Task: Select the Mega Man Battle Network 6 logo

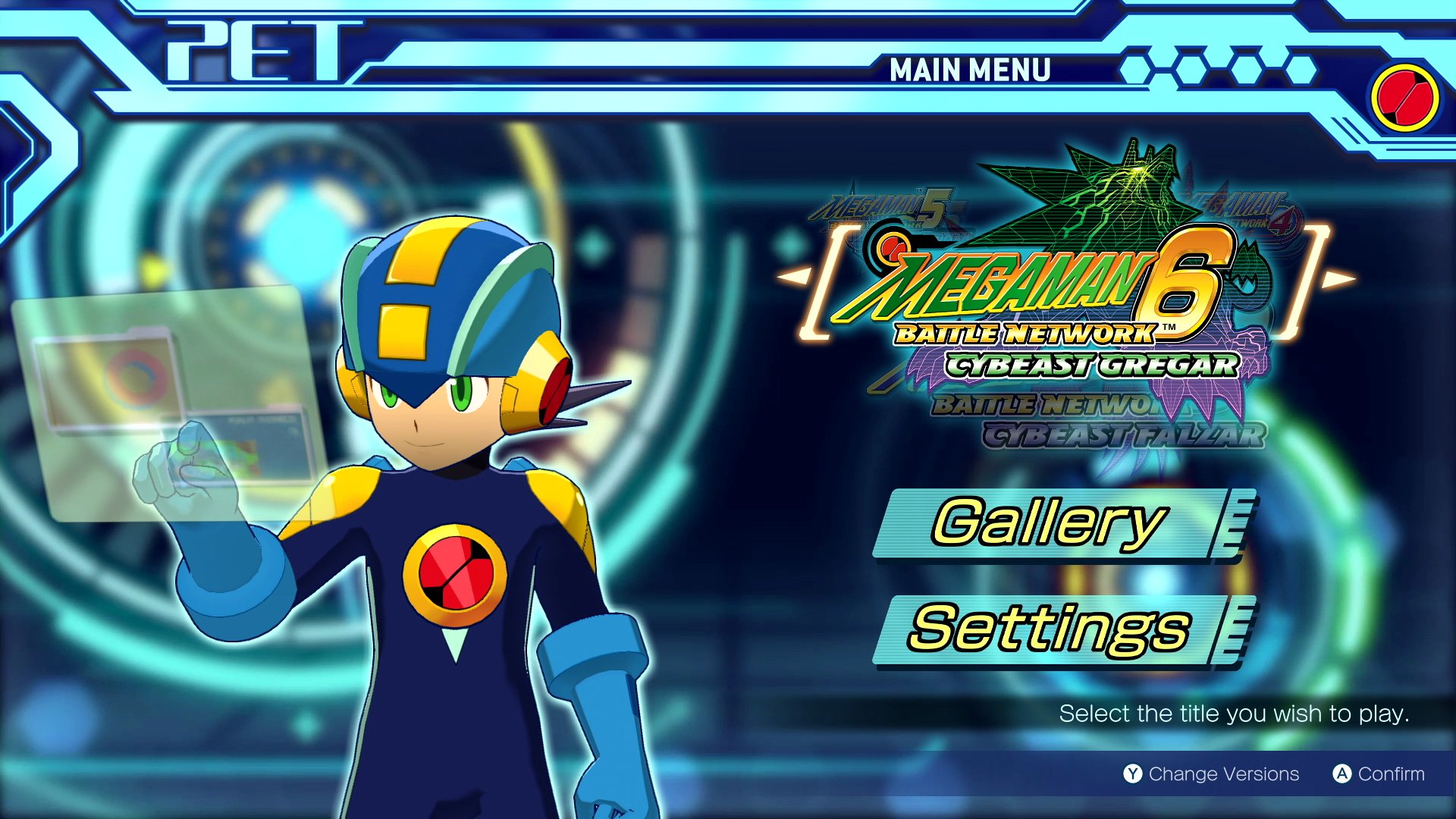Action: [1046, 303]
